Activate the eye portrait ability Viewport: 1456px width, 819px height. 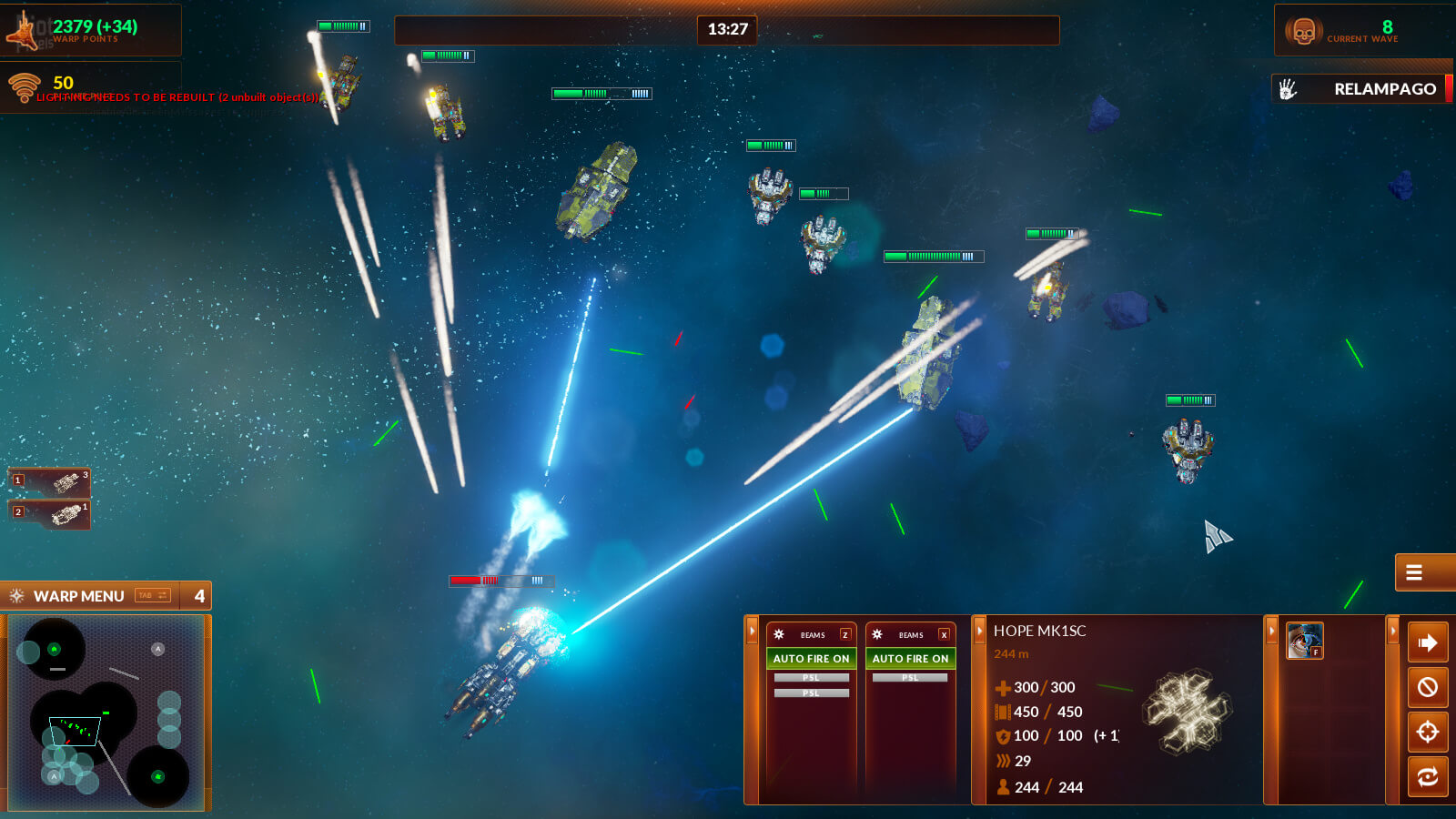tap(1304, 641)
